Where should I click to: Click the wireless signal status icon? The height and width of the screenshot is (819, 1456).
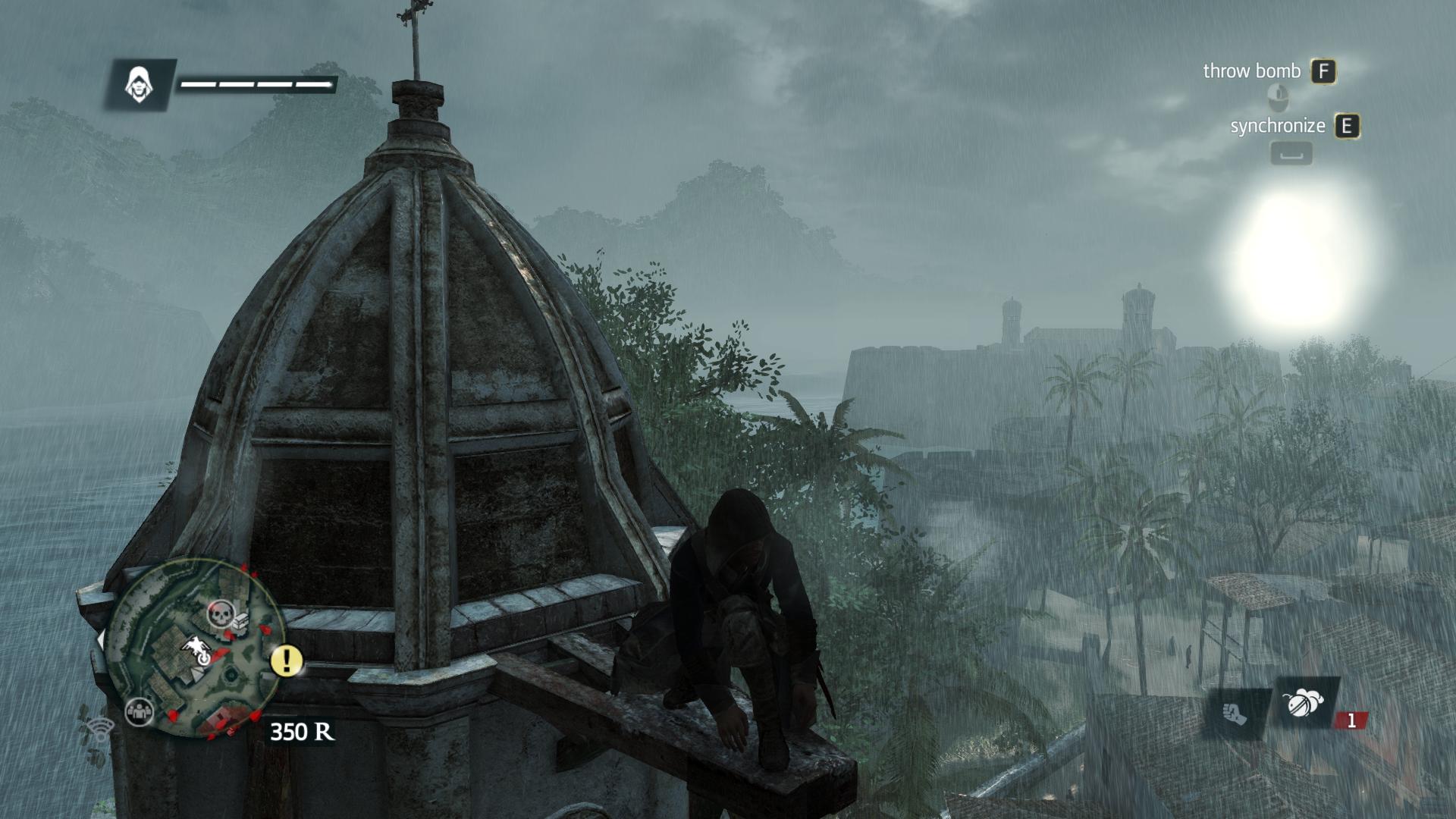coord(99,730)
